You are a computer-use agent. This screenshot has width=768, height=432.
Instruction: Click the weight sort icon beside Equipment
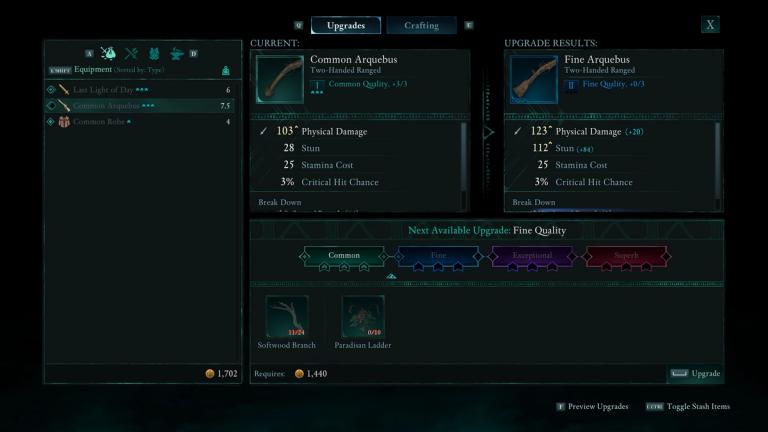point(226,70)
